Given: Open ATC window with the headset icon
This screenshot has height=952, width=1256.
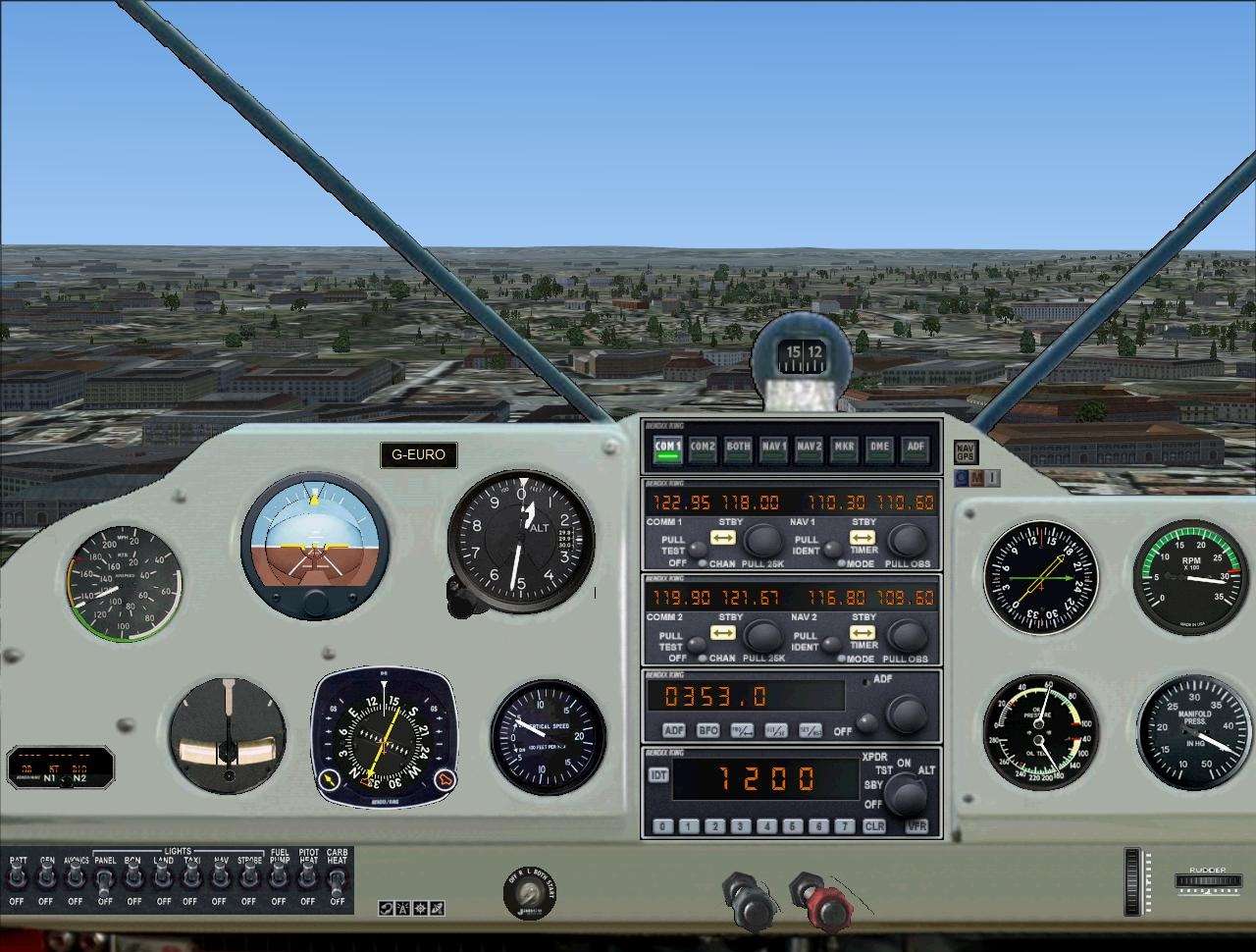Looking at the screenshot, I should click(386, 908).
